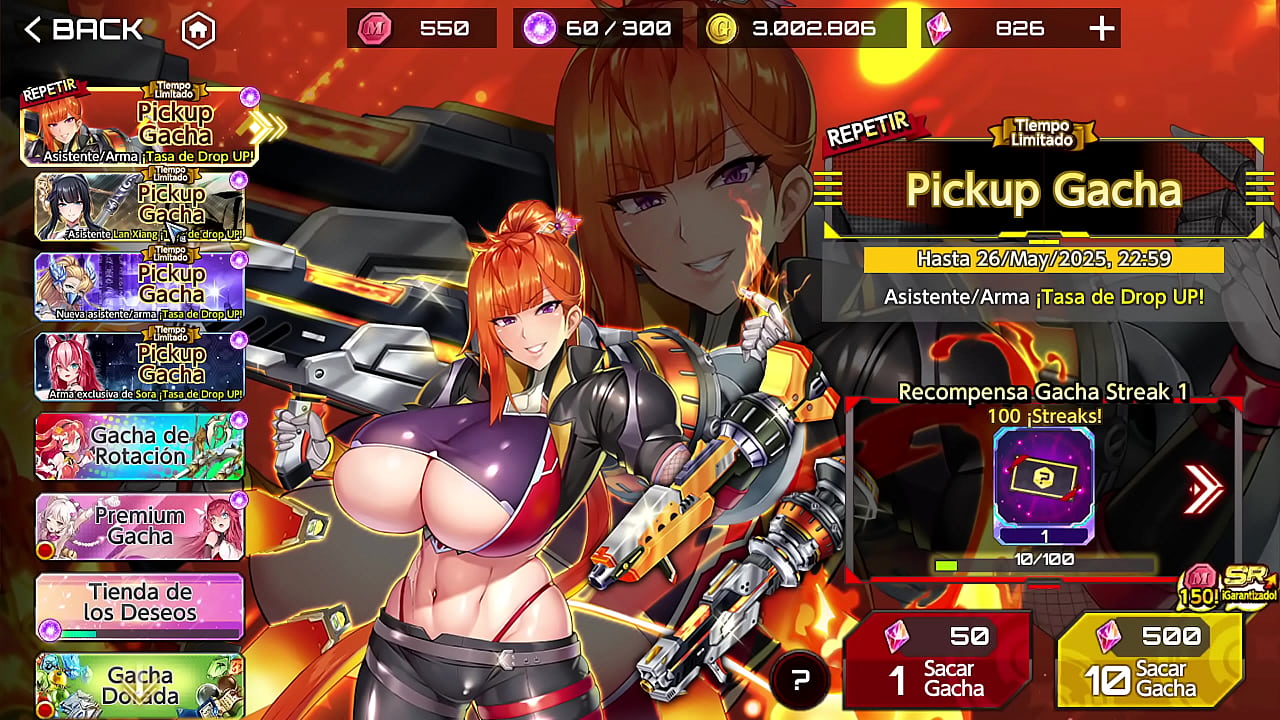Viewport: 1280px width, 720px height.
Task: Switch to Gacha de Rotación
Action: coord(140,446)
